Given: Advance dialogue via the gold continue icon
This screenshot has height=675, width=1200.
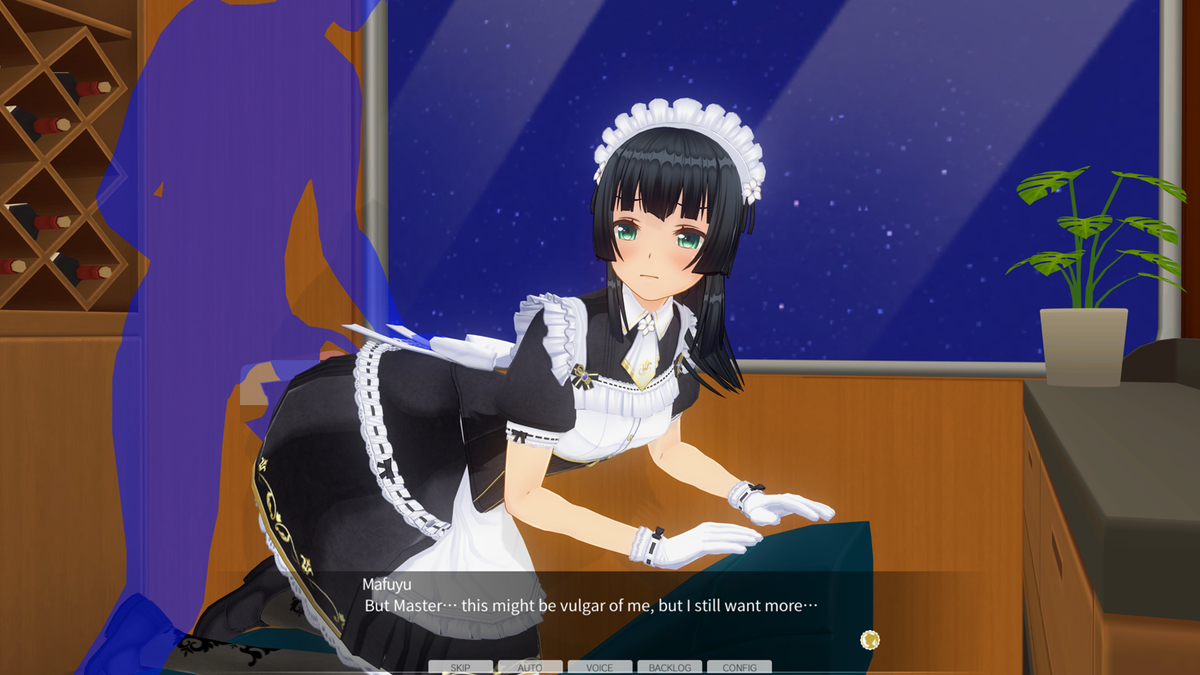Looking at the screenshot, I should [x=870, y=639].
